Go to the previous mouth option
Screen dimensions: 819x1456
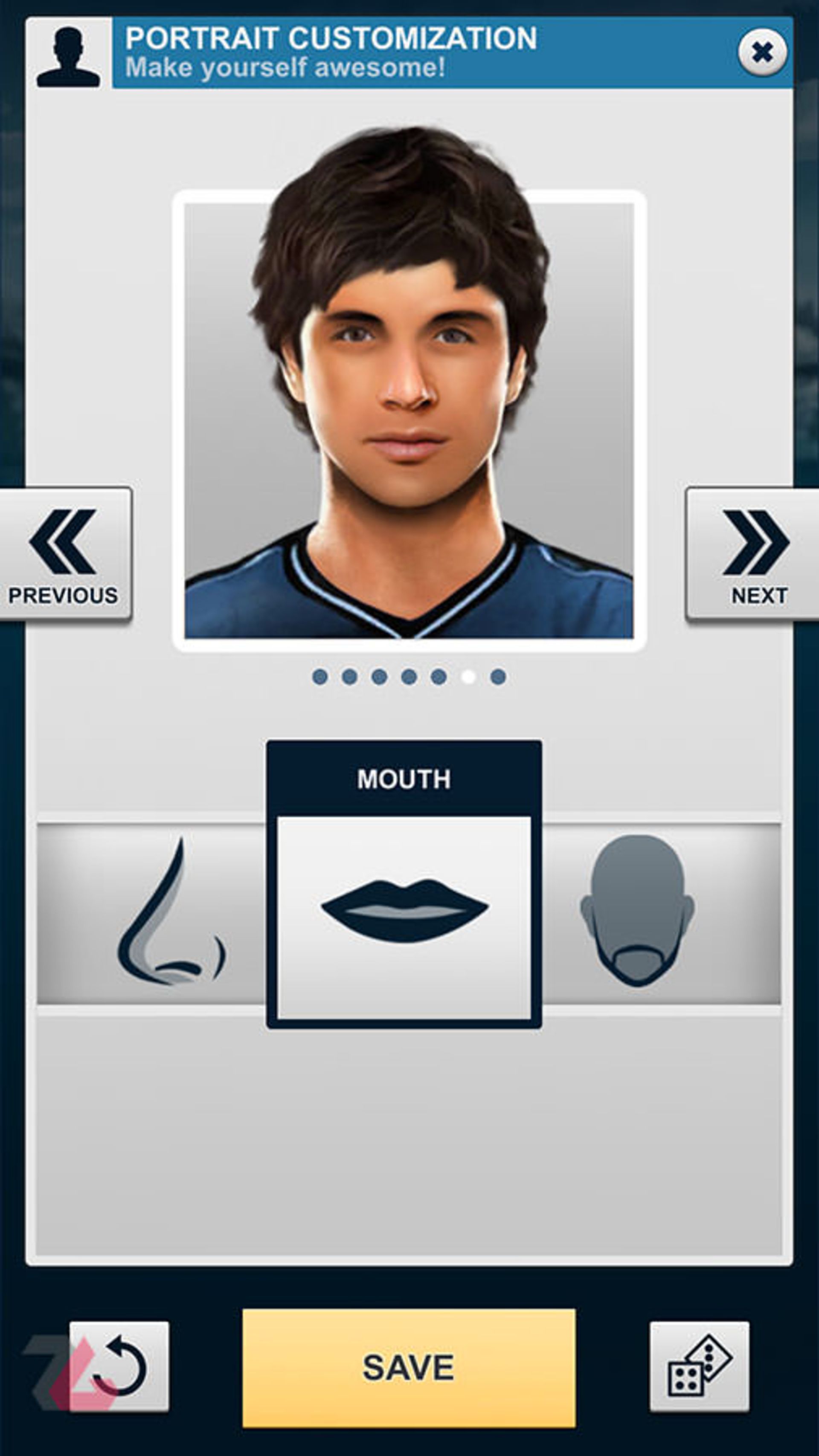[x=64, y=555]
